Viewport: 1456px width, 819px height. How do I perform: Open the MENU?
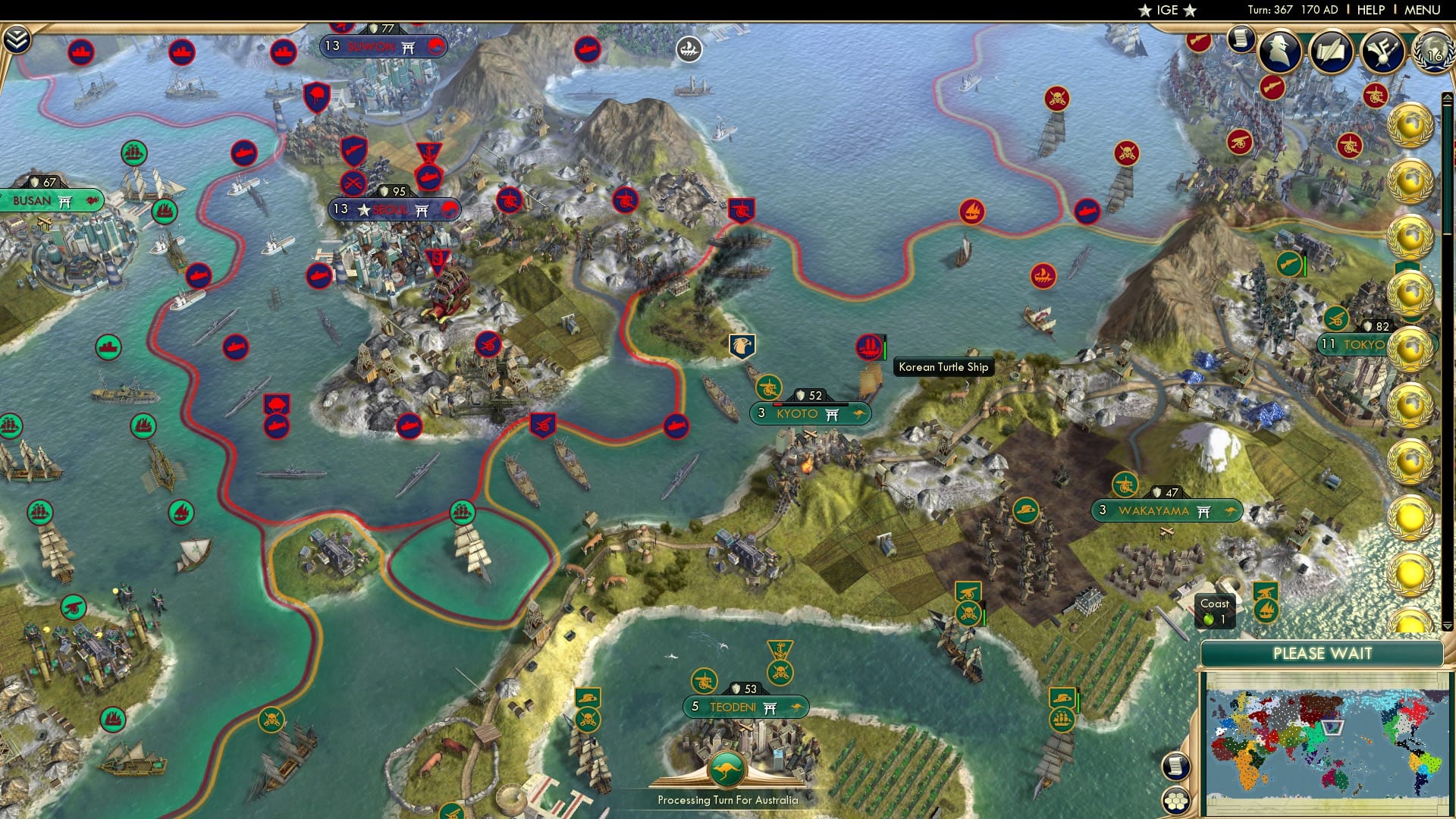pos(1424,9)
